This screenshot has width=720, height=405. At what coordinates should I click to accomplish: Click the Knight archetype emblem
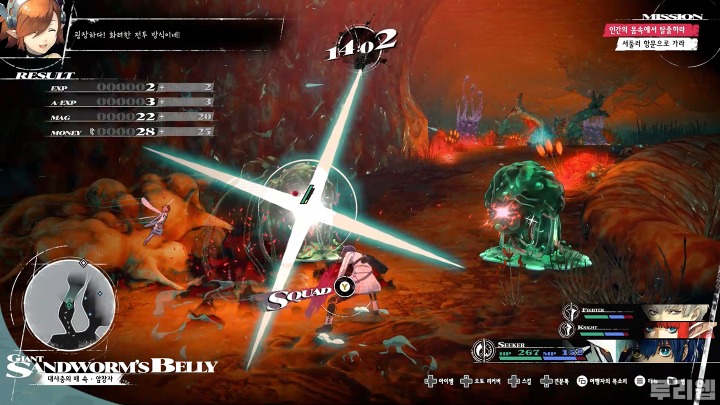click(x=571, y=328)
